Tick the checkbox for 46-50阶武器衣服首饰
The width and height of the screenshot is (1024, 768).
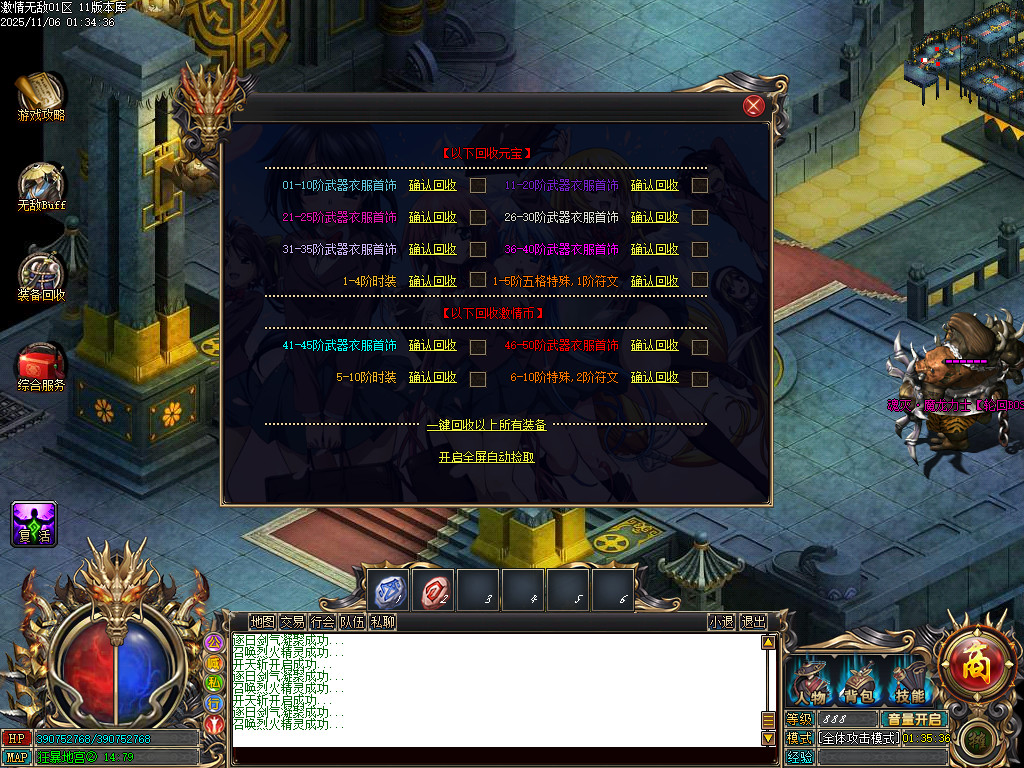[x=700, y=347]
